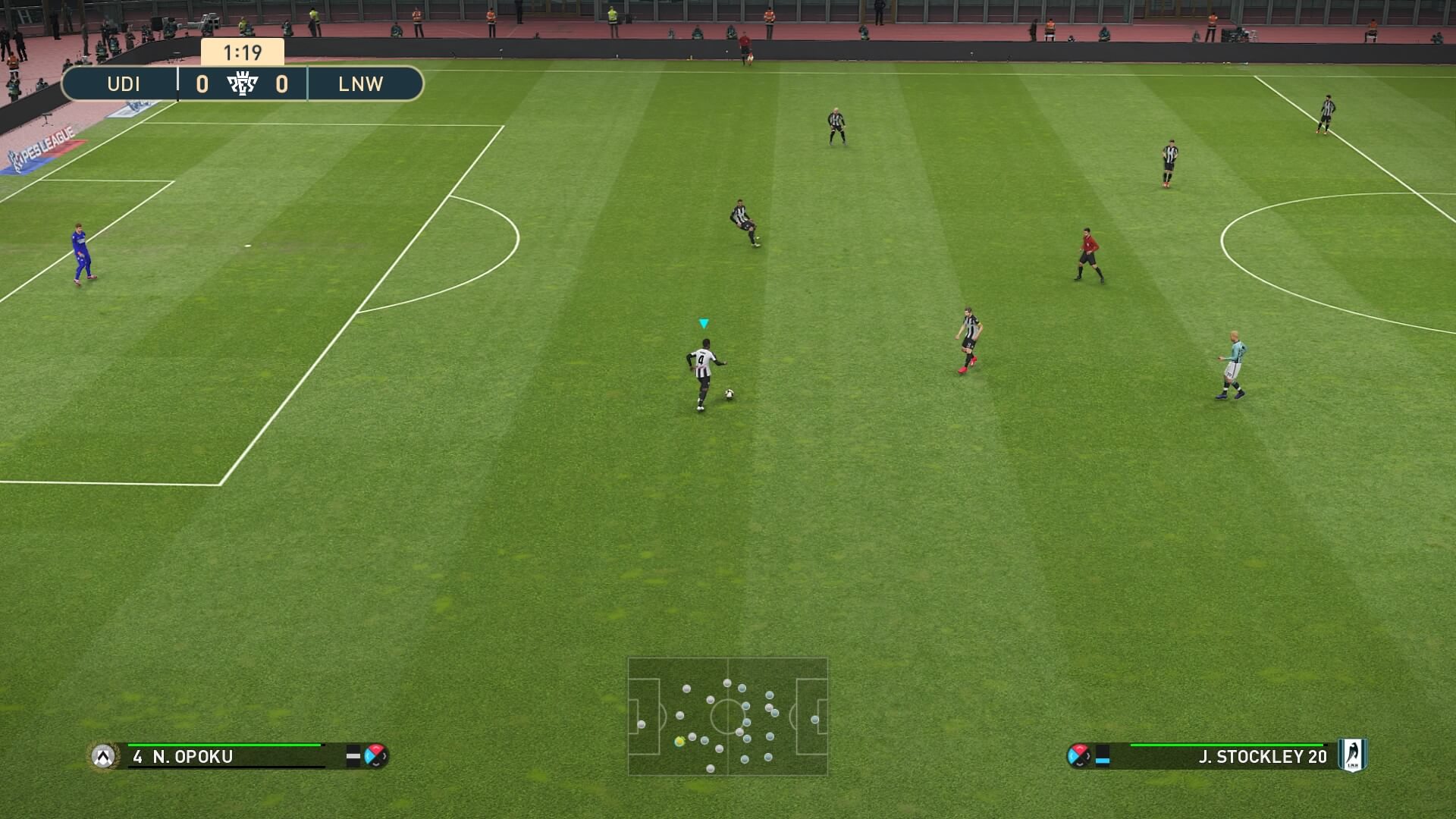Click the pitch radar minimap
1456x819 pixels.
[727, 716]
